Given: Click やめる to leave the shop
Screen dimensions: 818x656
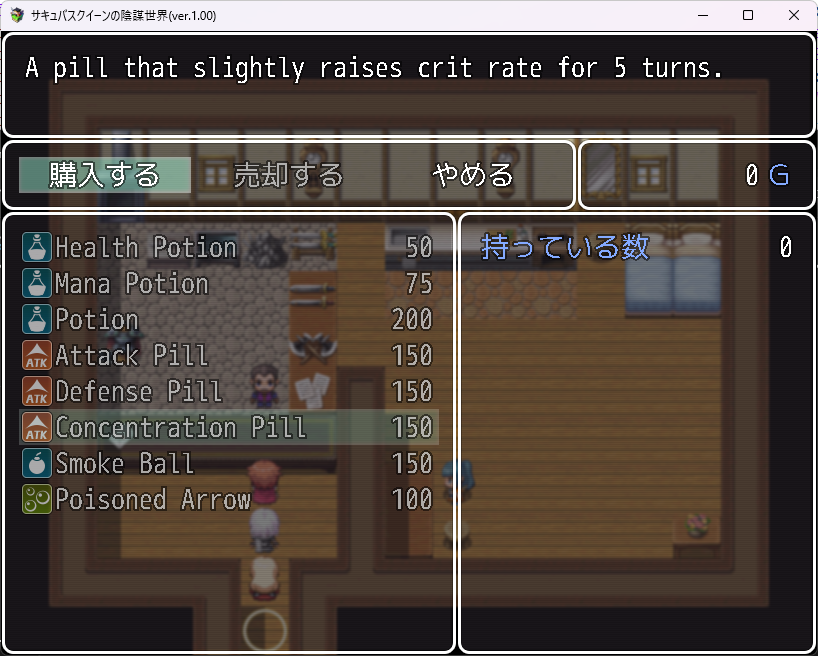Looking at the screenshot, I should point(472,176).
